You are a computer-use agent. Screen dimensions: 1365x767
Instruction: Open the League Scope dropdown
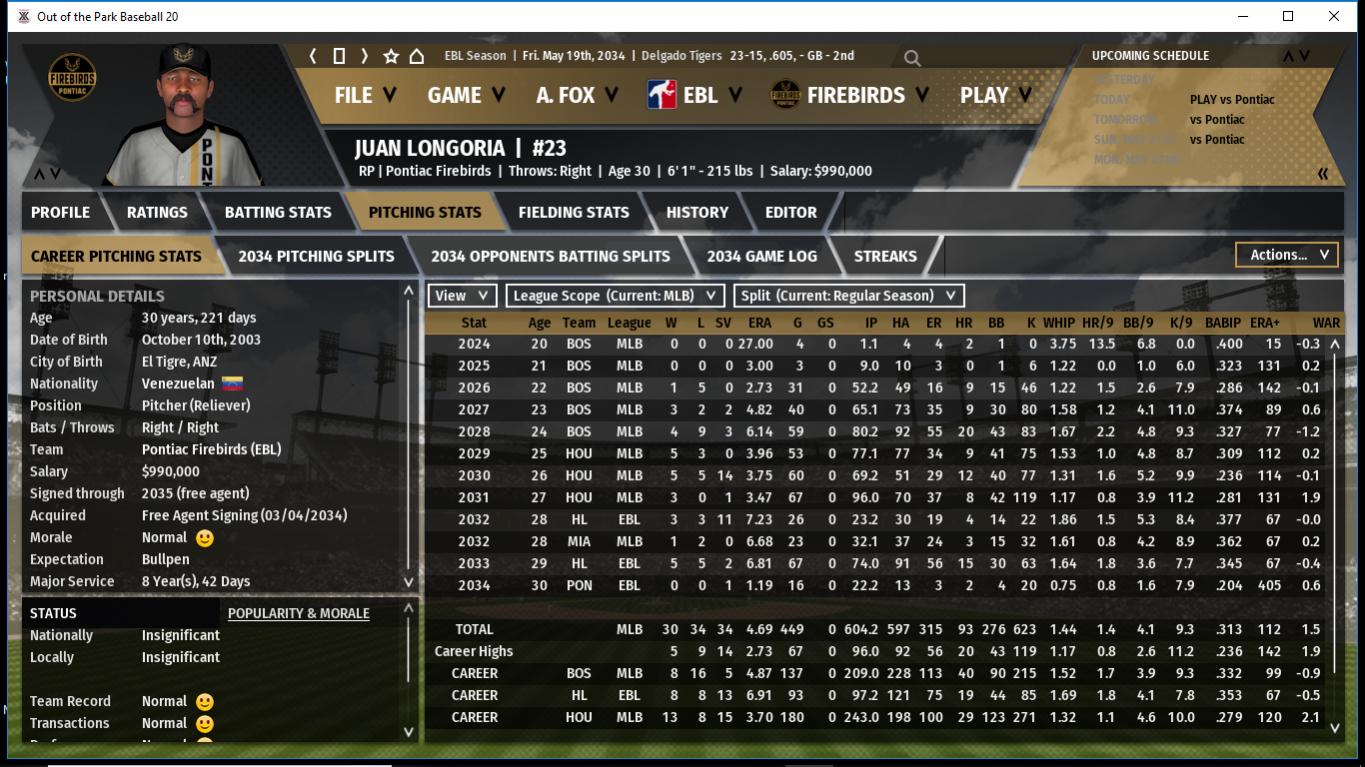pos(614,296)
